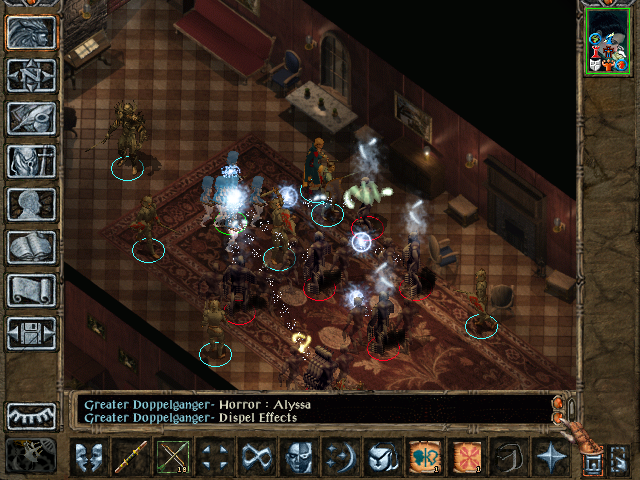Open the mage spellbook

(x=31, y=247)
